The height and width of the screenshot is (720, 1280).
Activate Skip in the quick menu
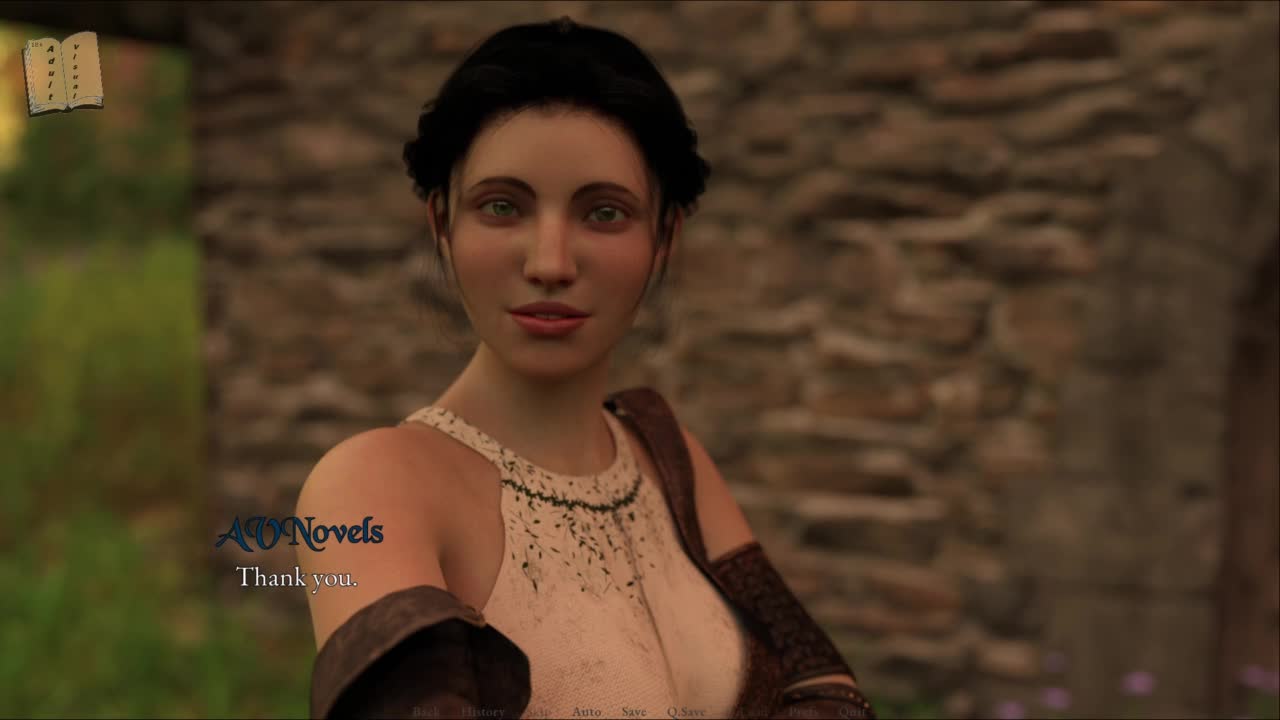[x=539, y=712]
